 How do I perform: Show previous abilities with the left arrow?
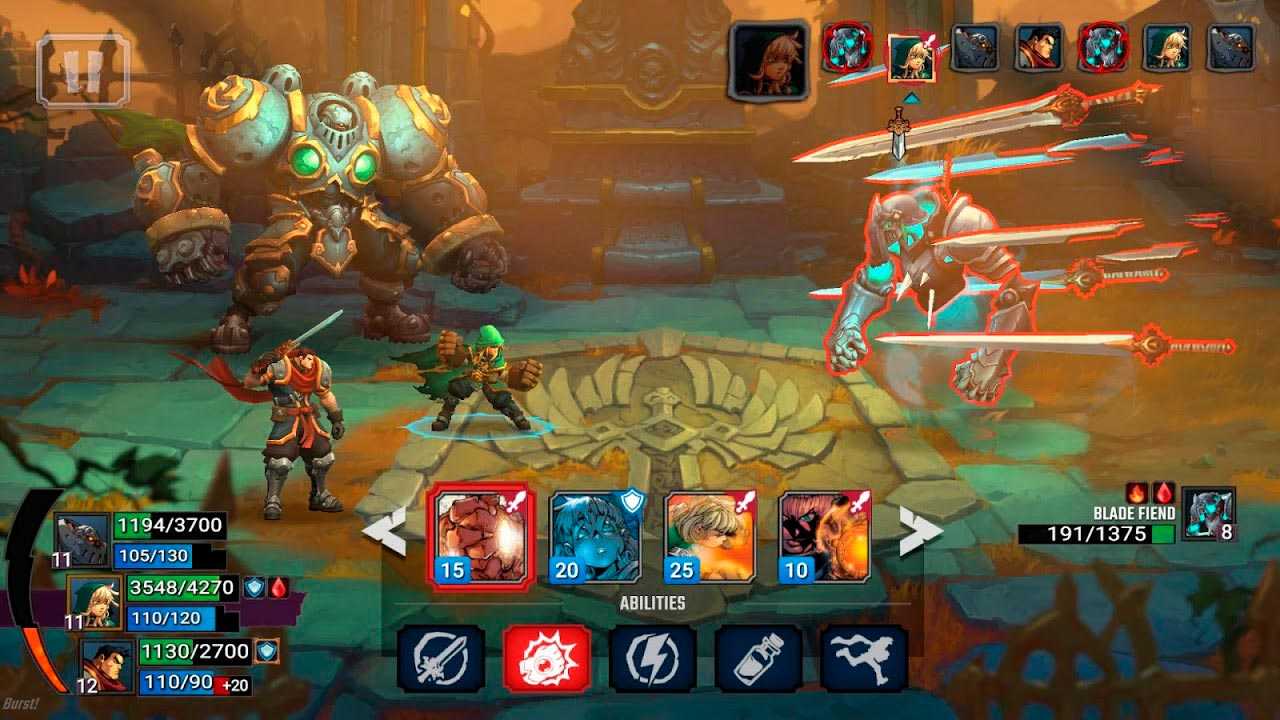(385, 531)
